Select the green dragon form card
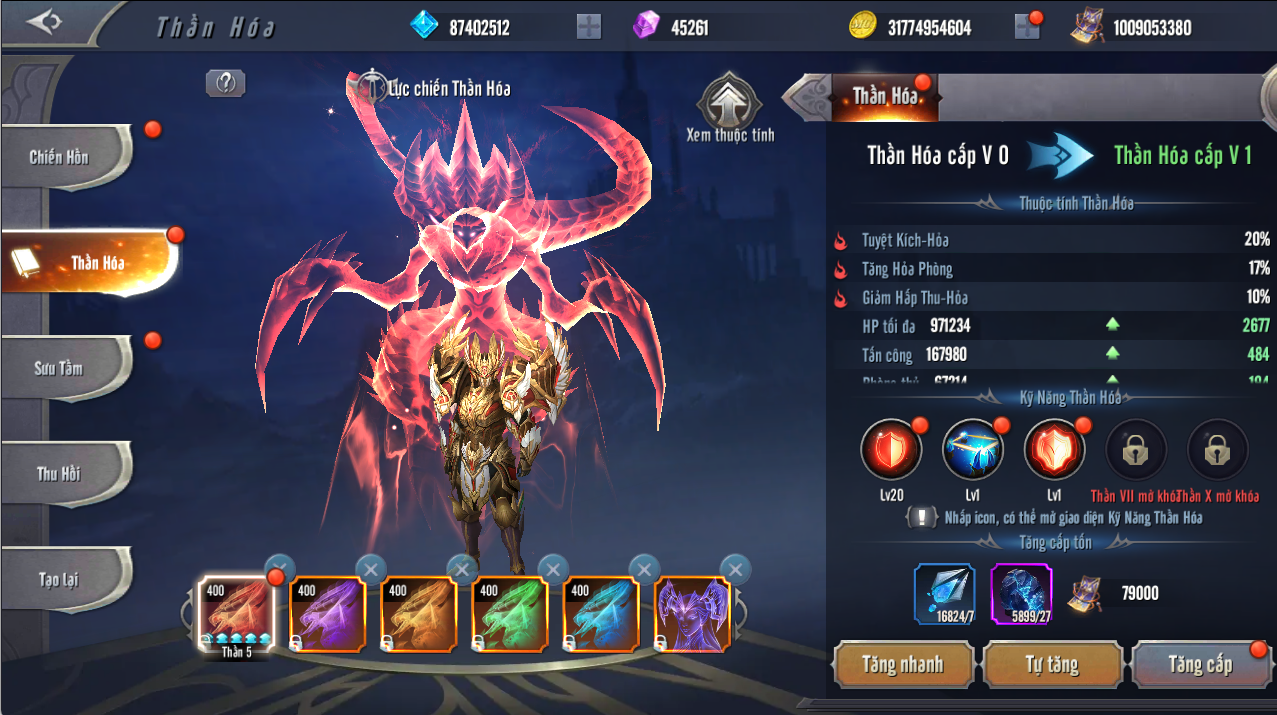This screenshot has width=1277, height=715. click(x=510, y=614)
